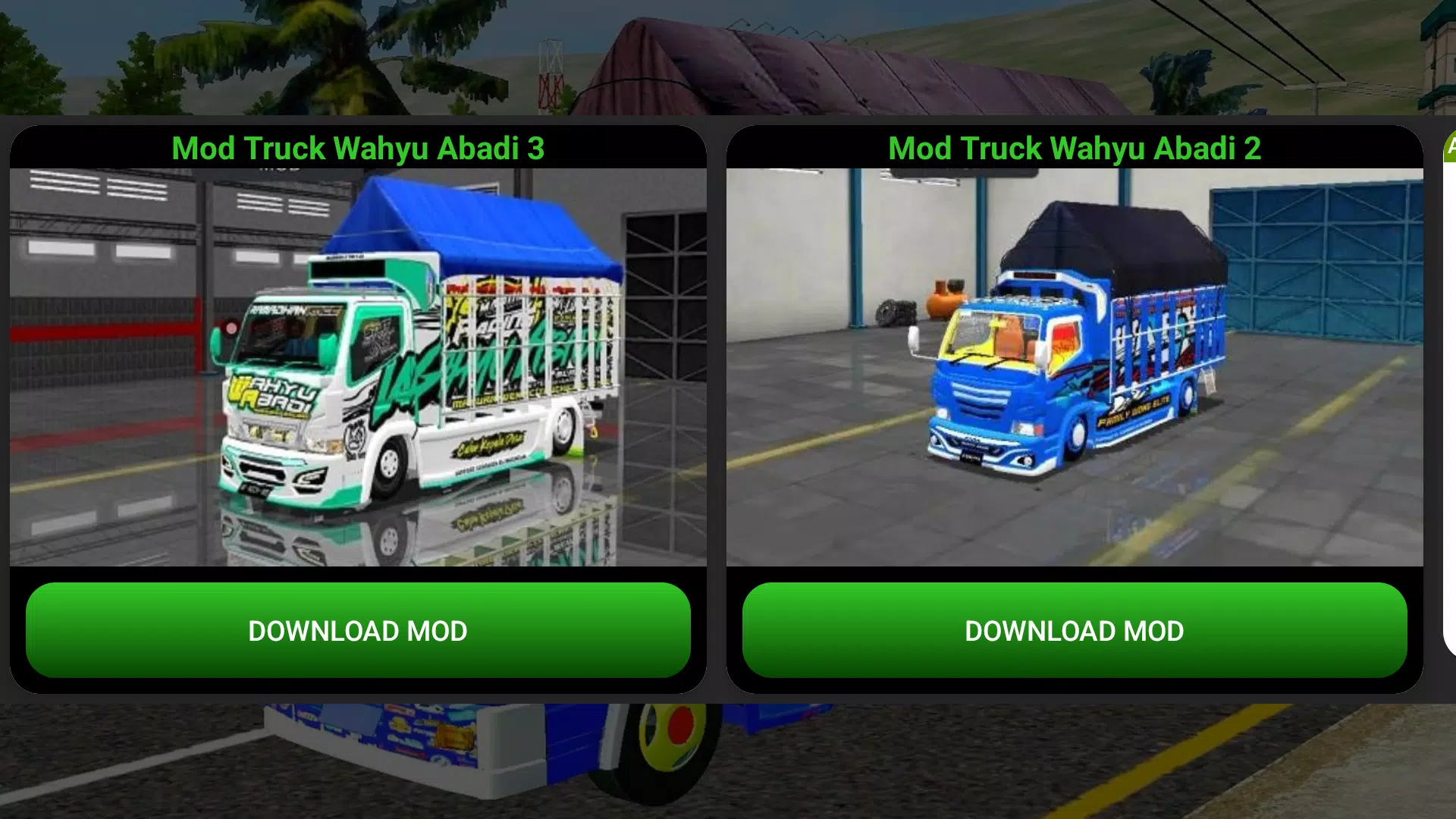This screenshot has width=1456, height=819.
Task: Click the green title text Wahyu Abadi 2
Action: click(1074, 149)
